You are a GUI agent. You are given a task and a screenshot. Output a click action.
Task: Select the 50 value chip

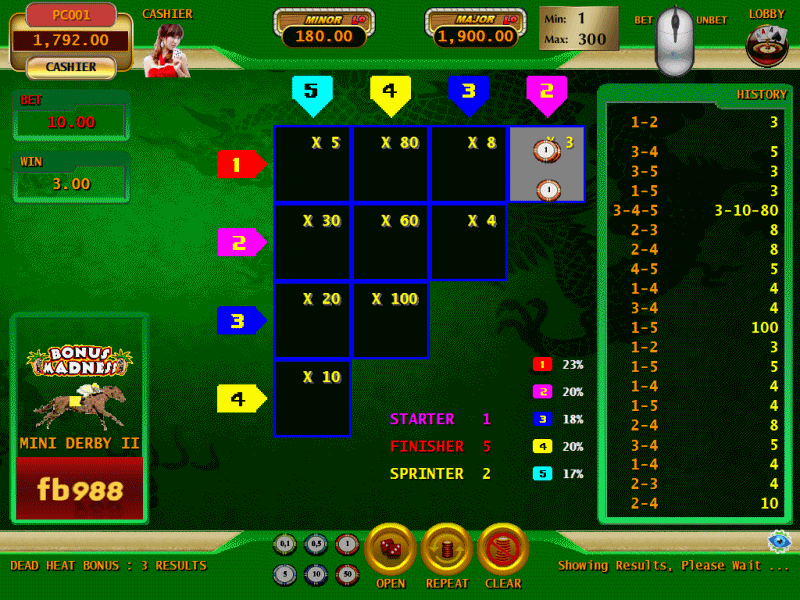(346, 575)
